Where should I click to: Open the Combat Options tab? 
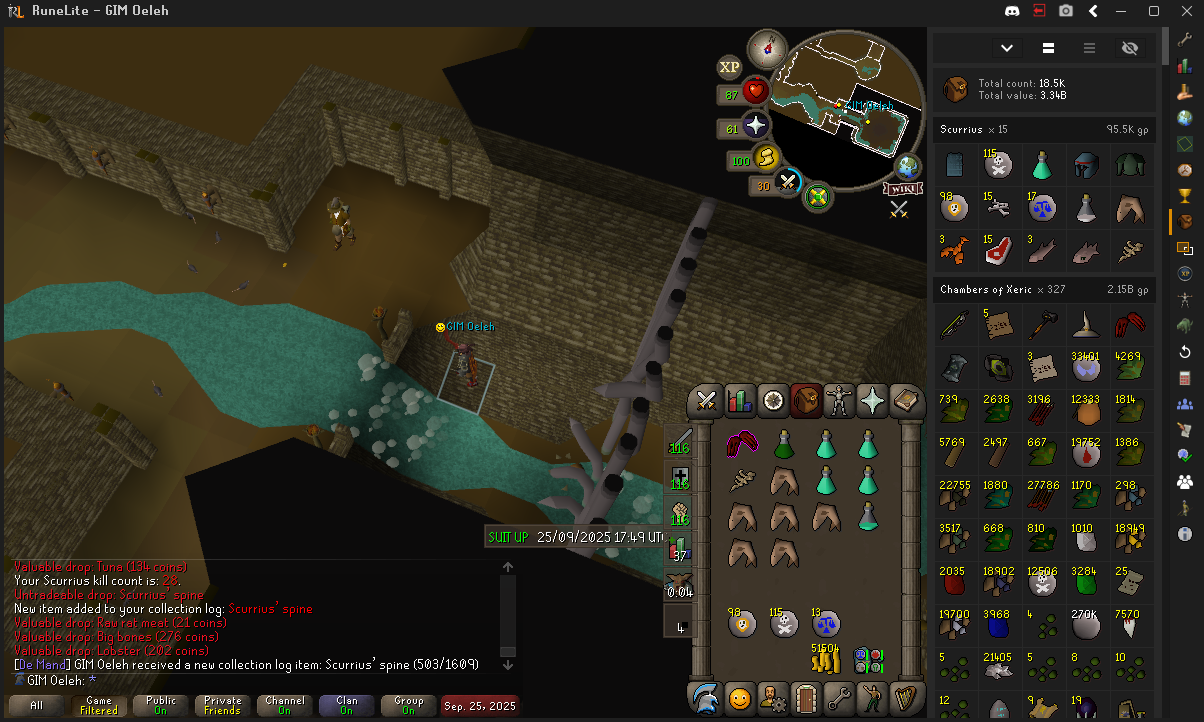coord(707,401)
